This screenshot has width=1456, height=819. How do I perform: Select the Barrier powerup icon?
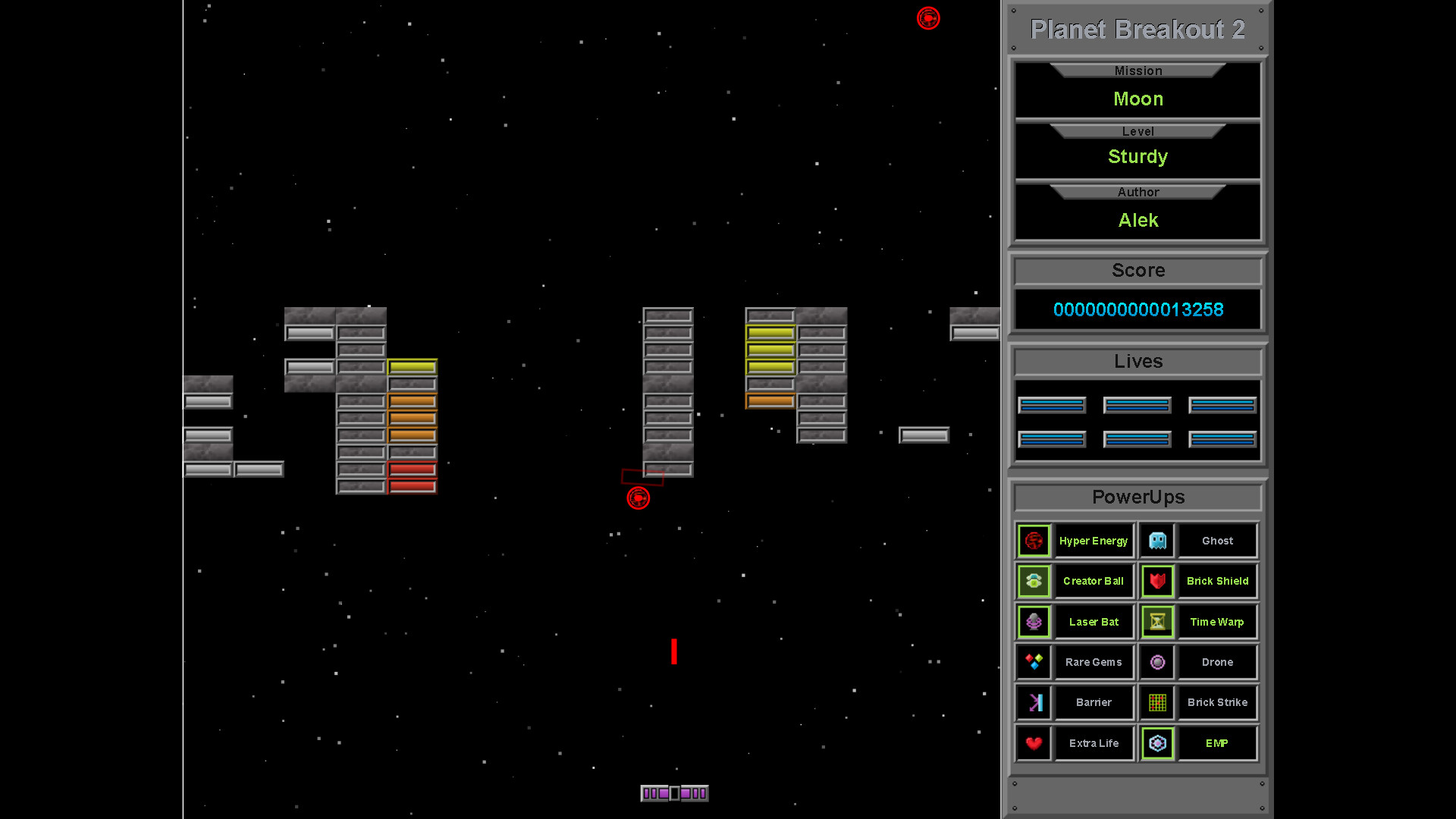[1034, 702]
